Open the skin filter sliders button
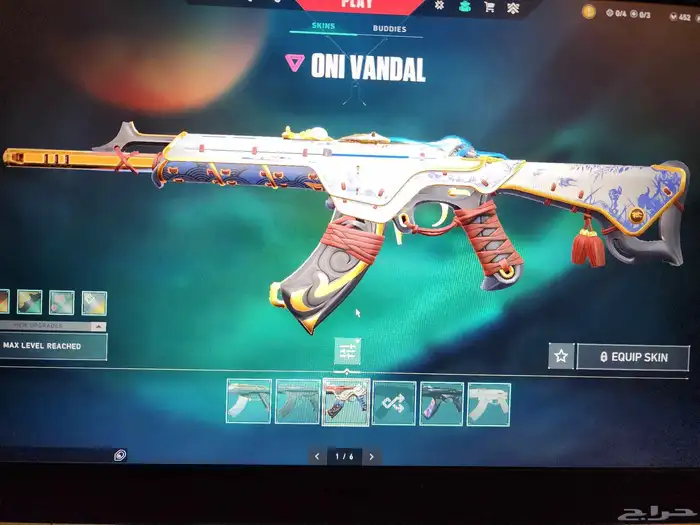The height and width of the screenshot is (525, 700). coord(347,352)
